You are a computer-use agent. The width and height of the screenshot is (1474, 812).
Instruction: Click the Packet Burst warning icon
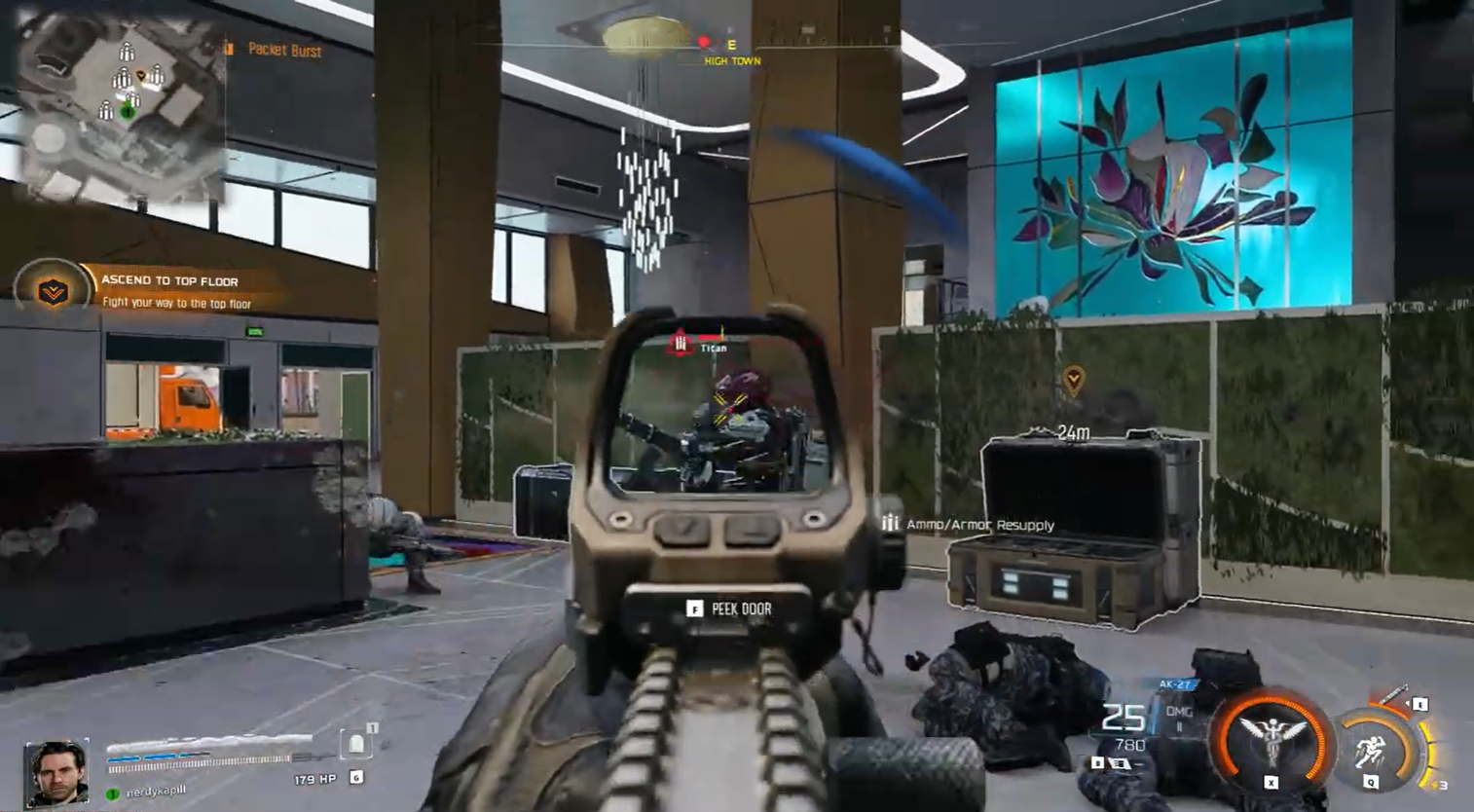pyautogui.click(x=230, y=52)
